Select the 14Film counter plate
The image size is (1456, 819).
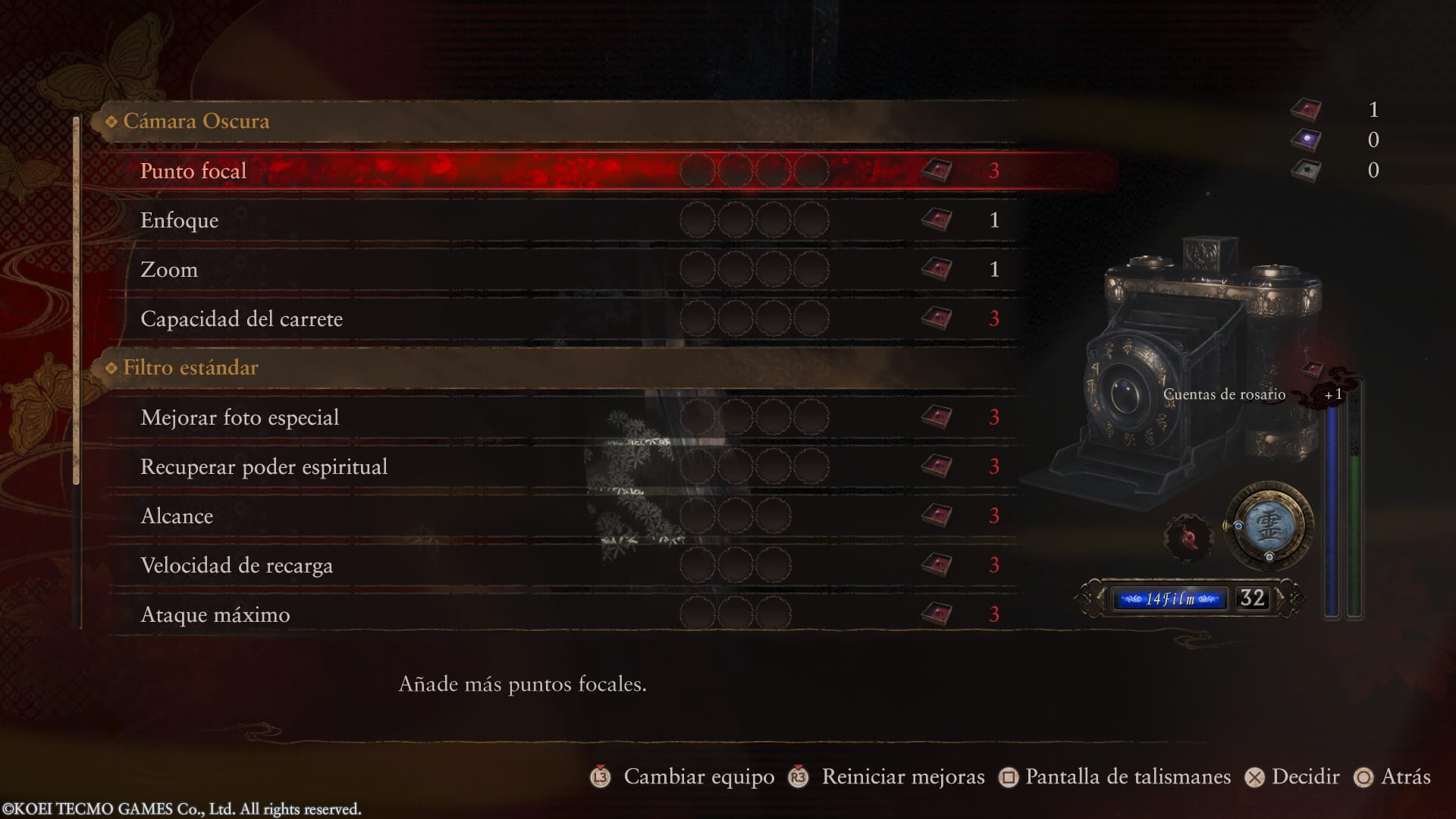coord(1168,598)
